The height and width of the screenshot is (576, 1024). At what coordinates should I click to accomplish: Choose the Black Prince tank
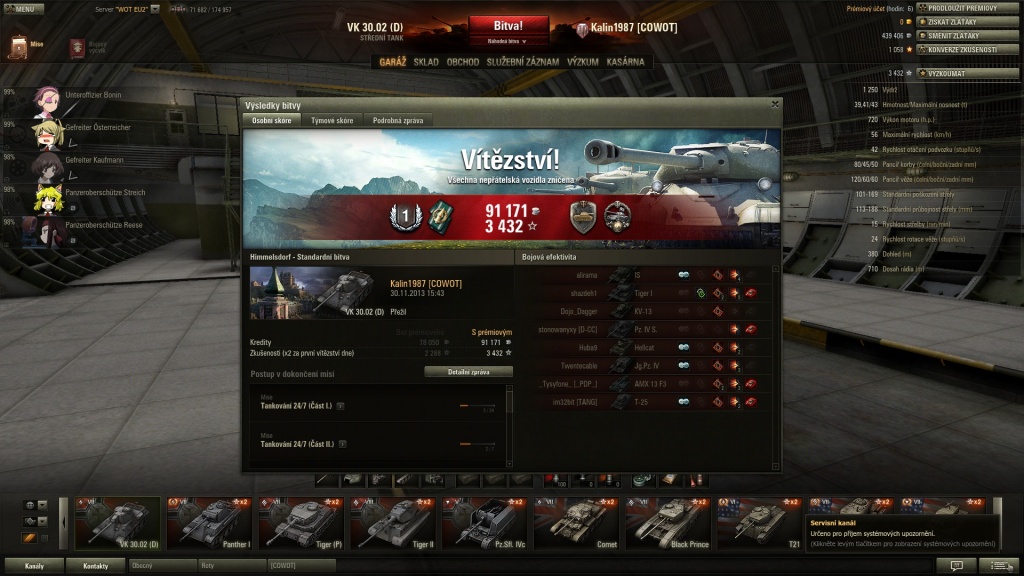pyautogui.click(x=670, y=522)
